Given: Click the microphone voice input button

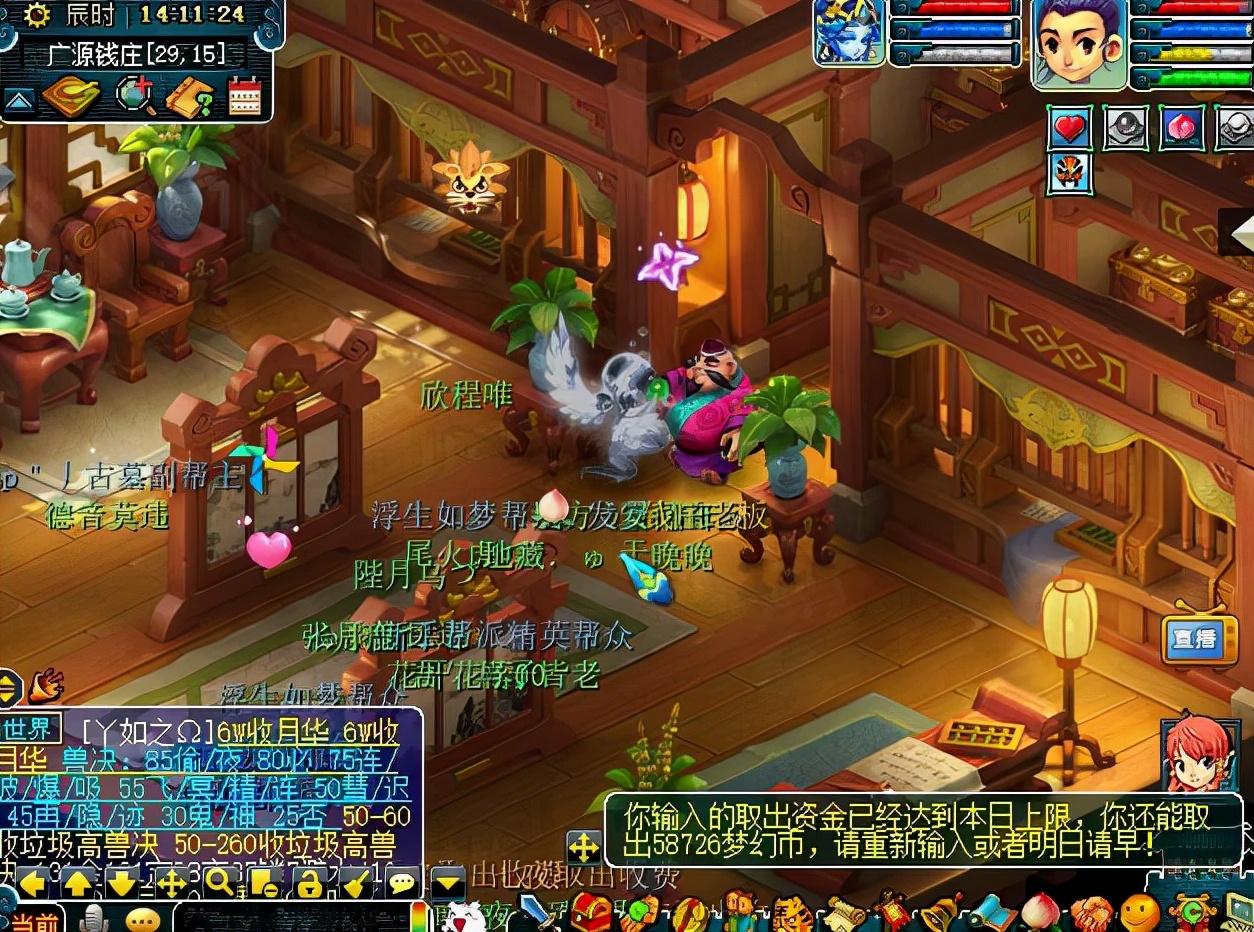Looking at the screenshot, I should 94,918.
